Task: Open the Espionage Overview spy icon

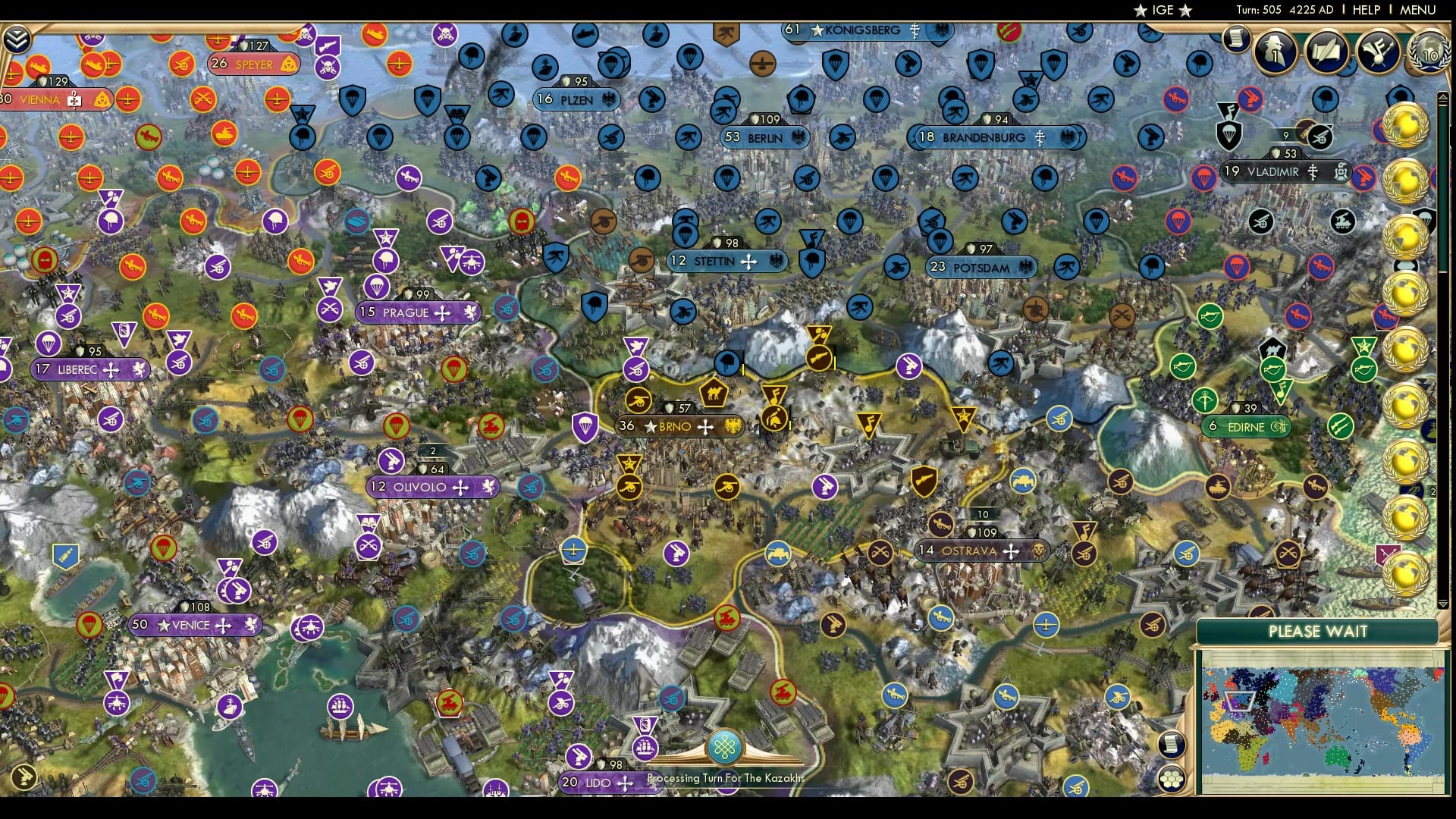Action: 1276,51
